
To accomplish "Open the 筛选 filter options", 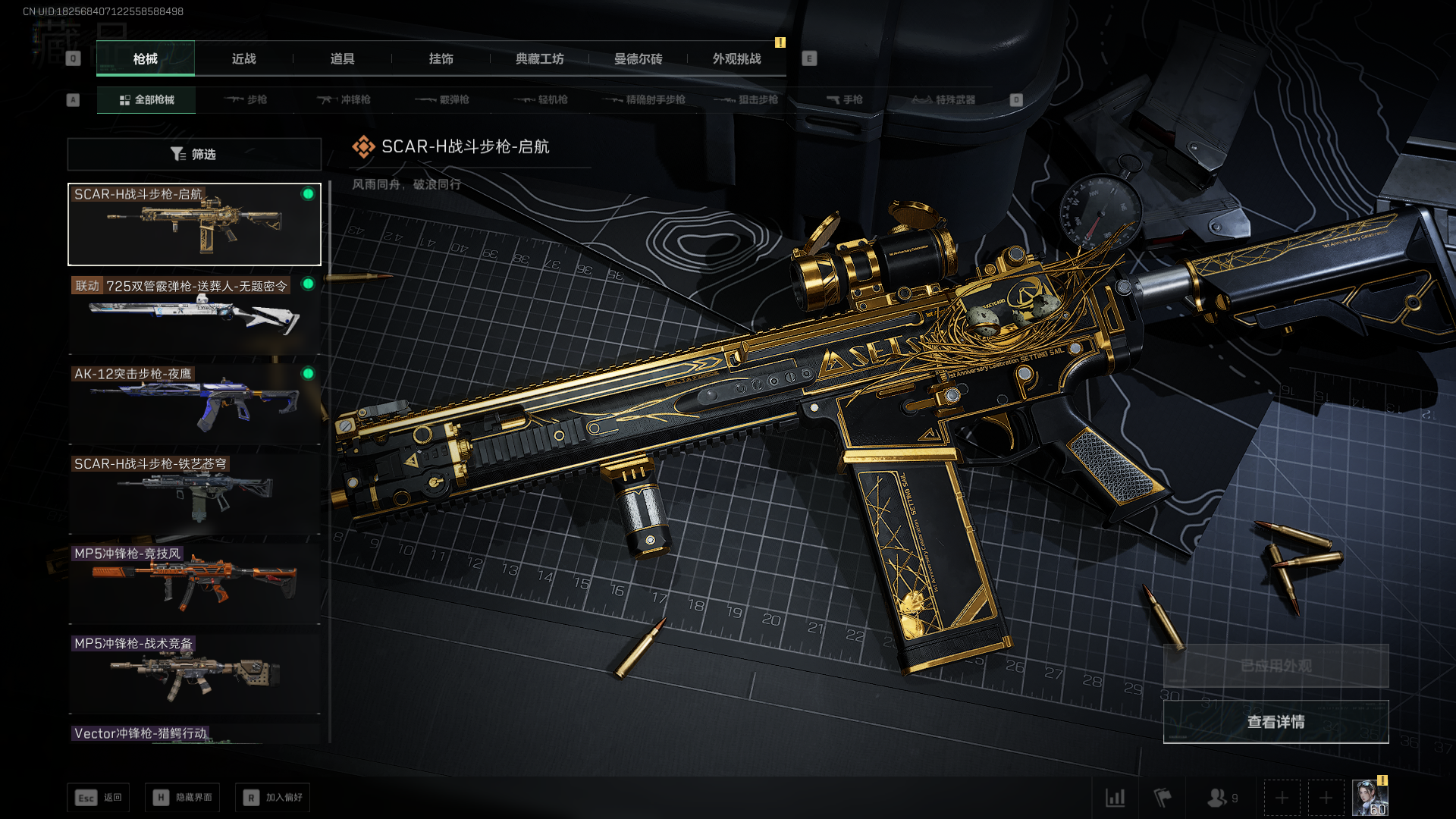I will (x=194, y=155).
